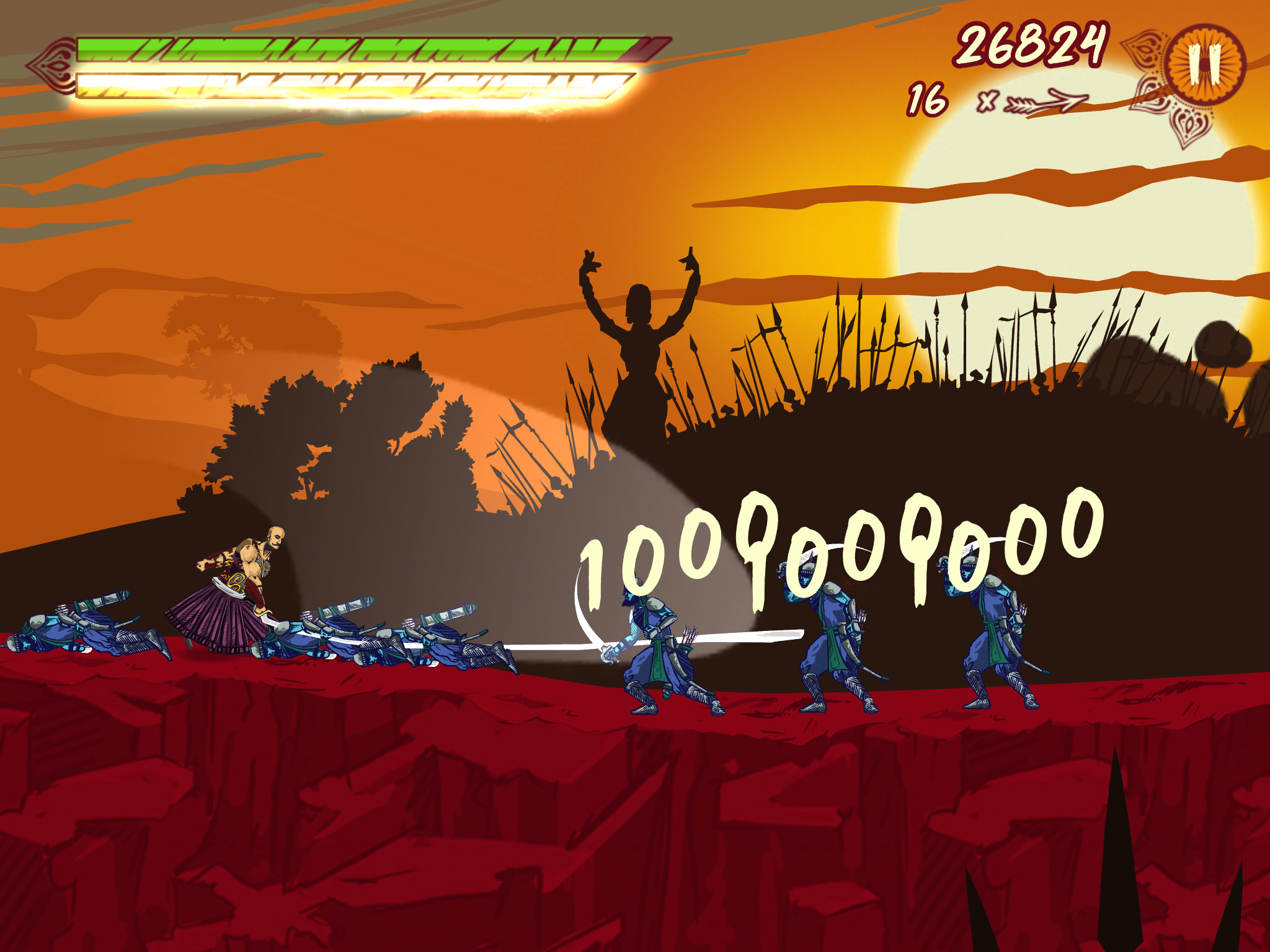Pause the game with the orange button

click(x=1205, y=64)
